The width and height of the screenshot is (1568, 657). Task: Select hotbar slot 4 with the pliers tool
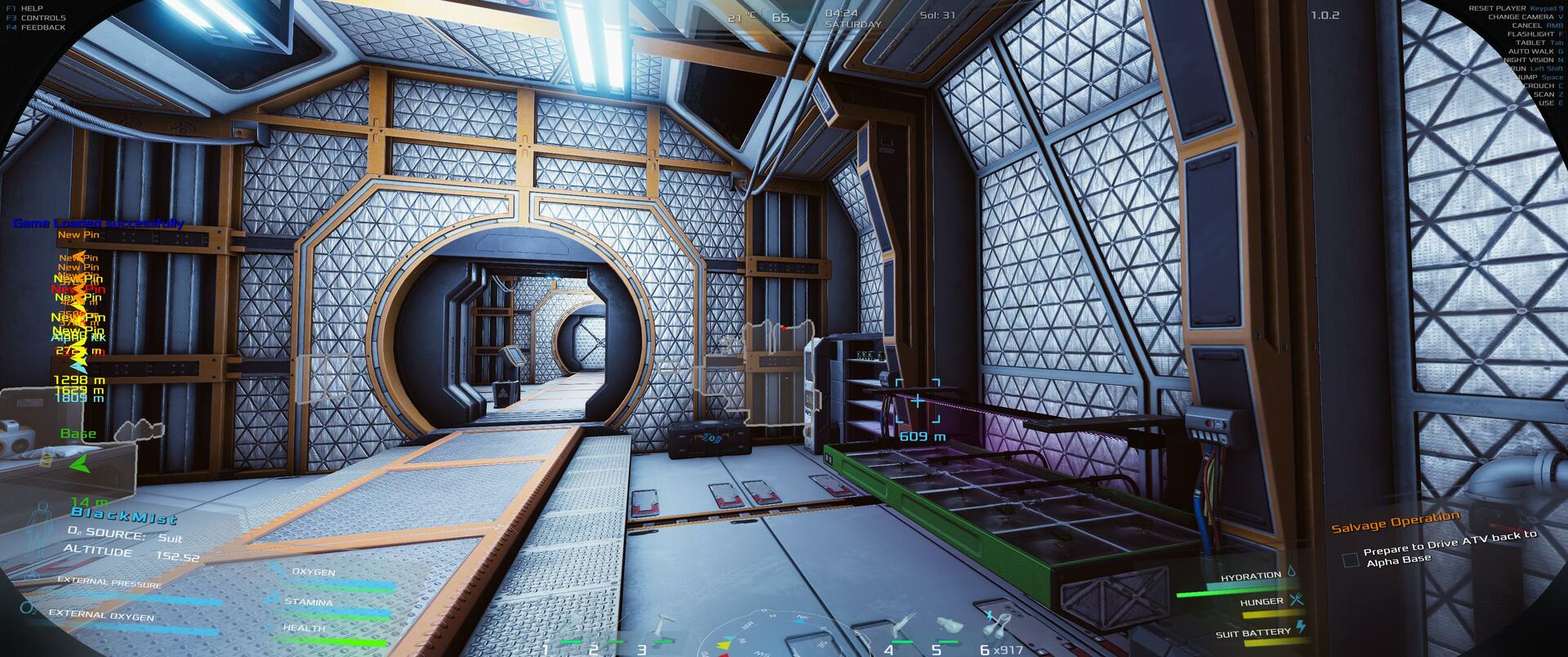[901, 629]
